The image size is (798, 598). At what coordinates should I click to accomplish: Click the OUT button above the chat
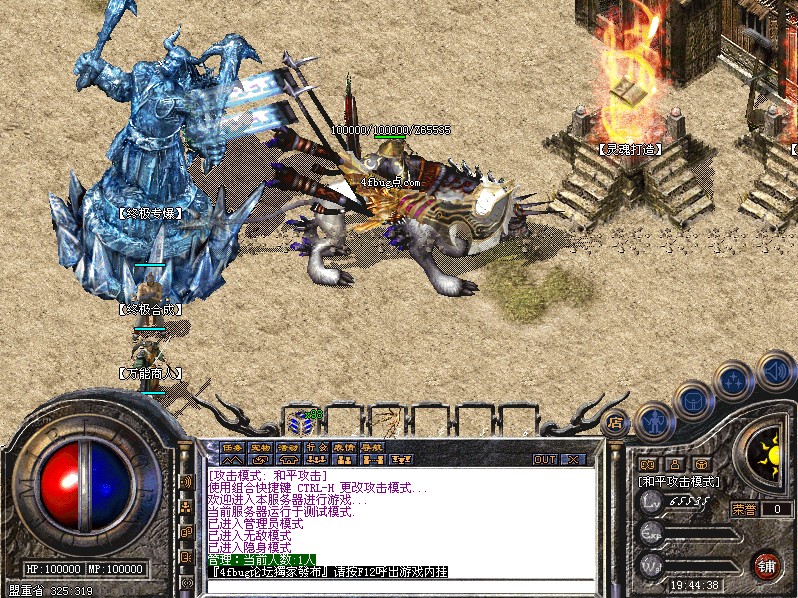coord(544,460)
